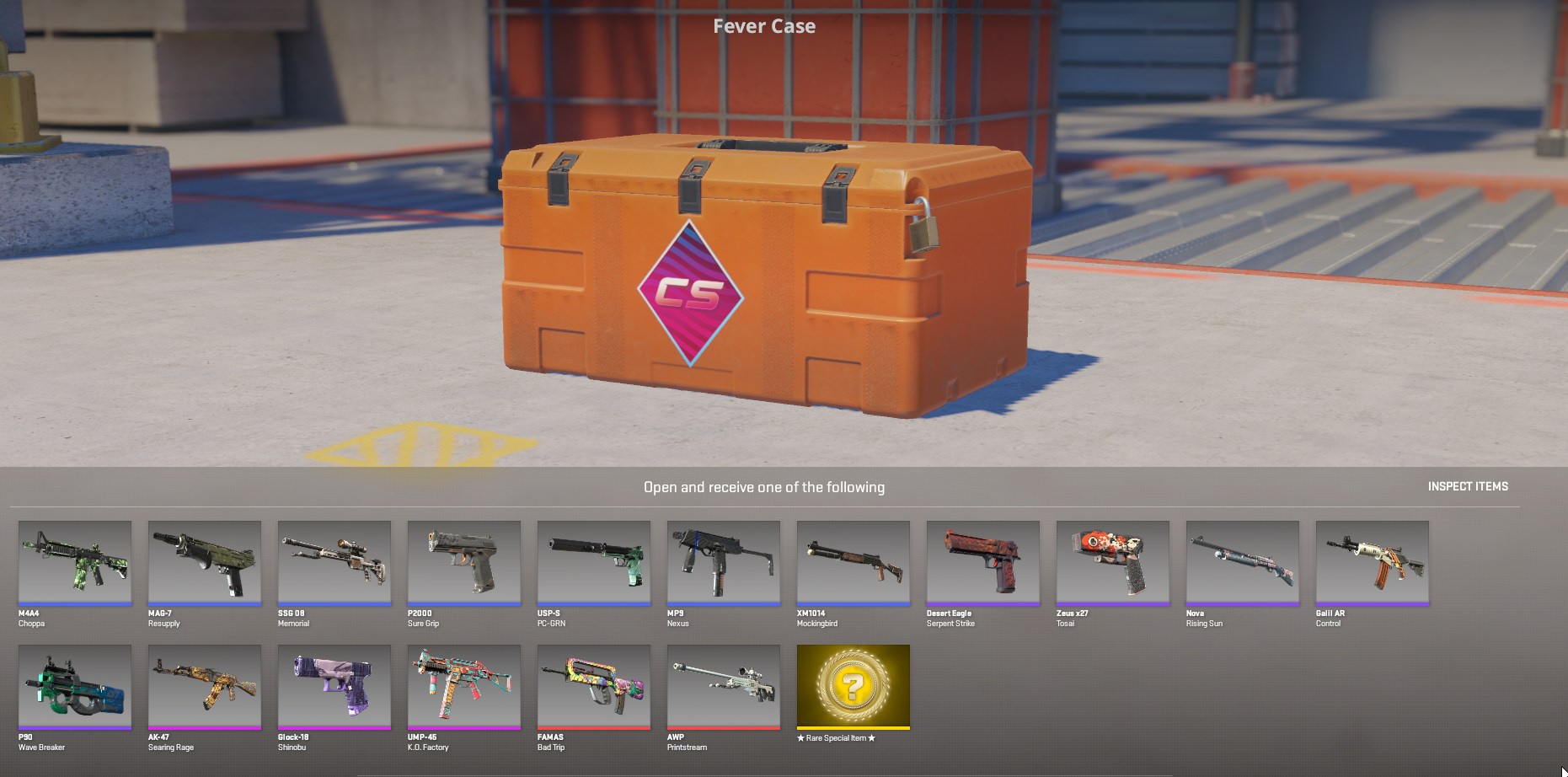
Task: Open the Inspect Items view
Action: 1467,486
